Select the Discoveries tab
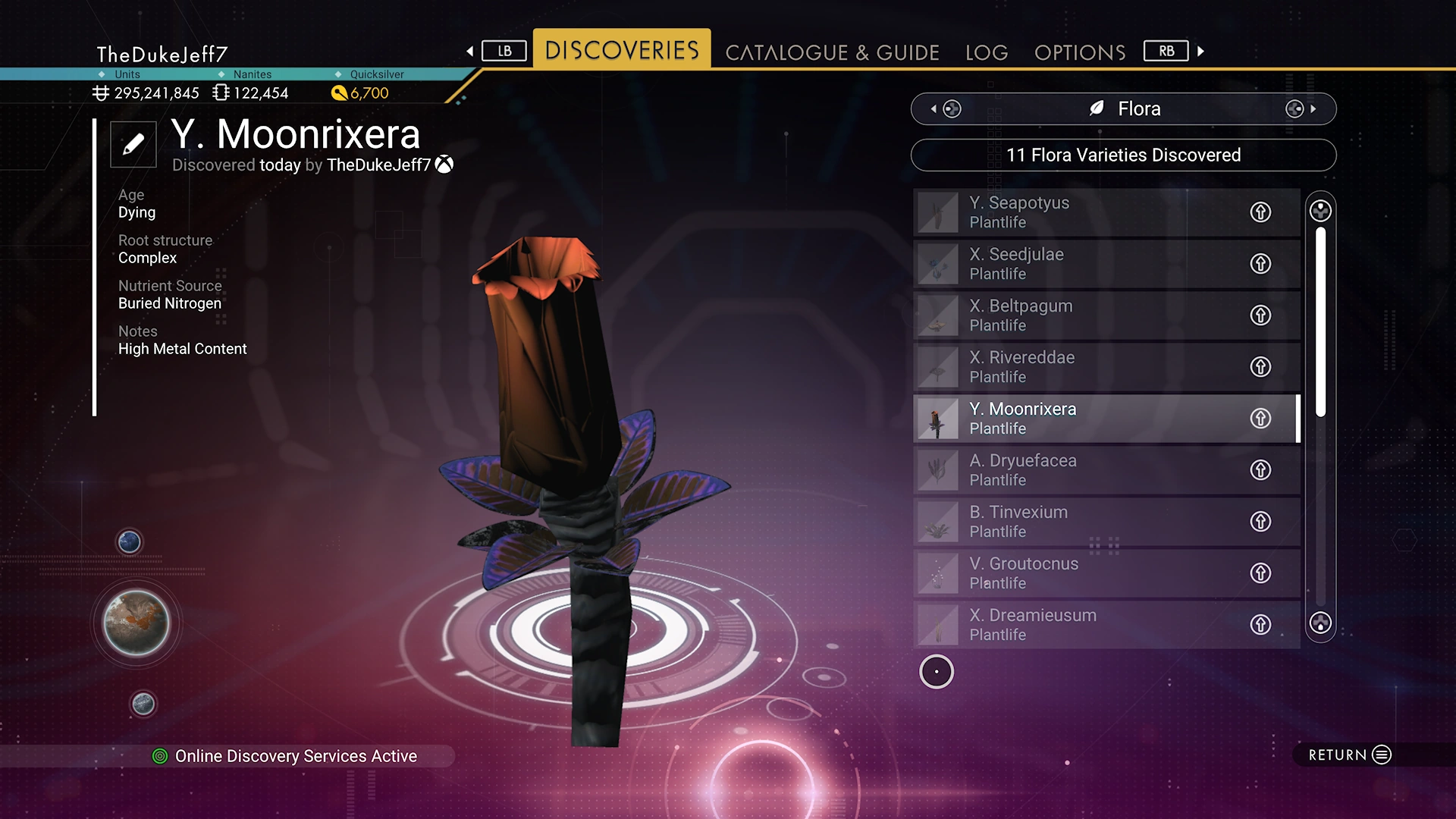 622,50
